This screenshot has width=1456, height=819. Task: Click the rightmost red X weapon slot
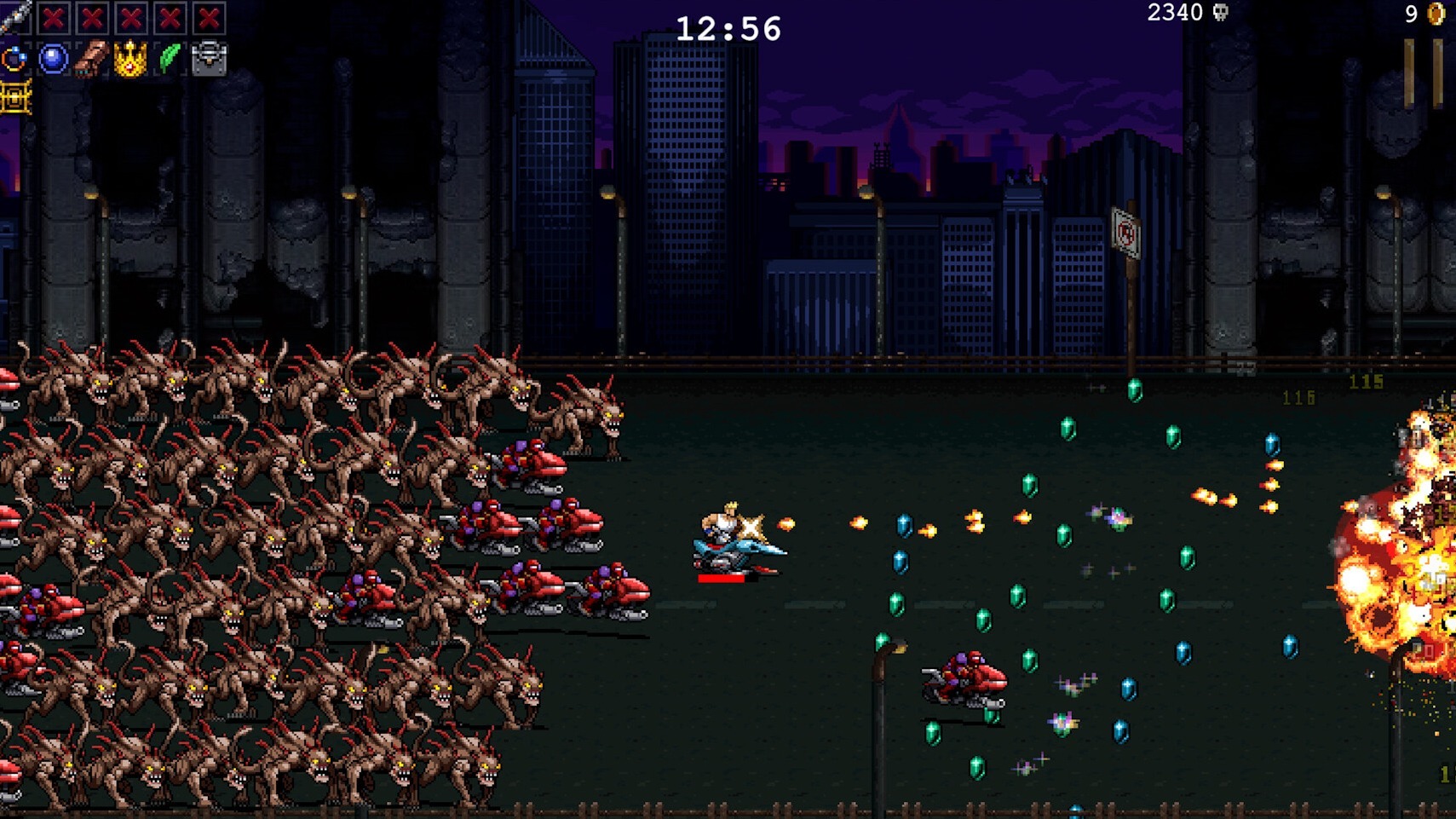(x=210, y=18)
